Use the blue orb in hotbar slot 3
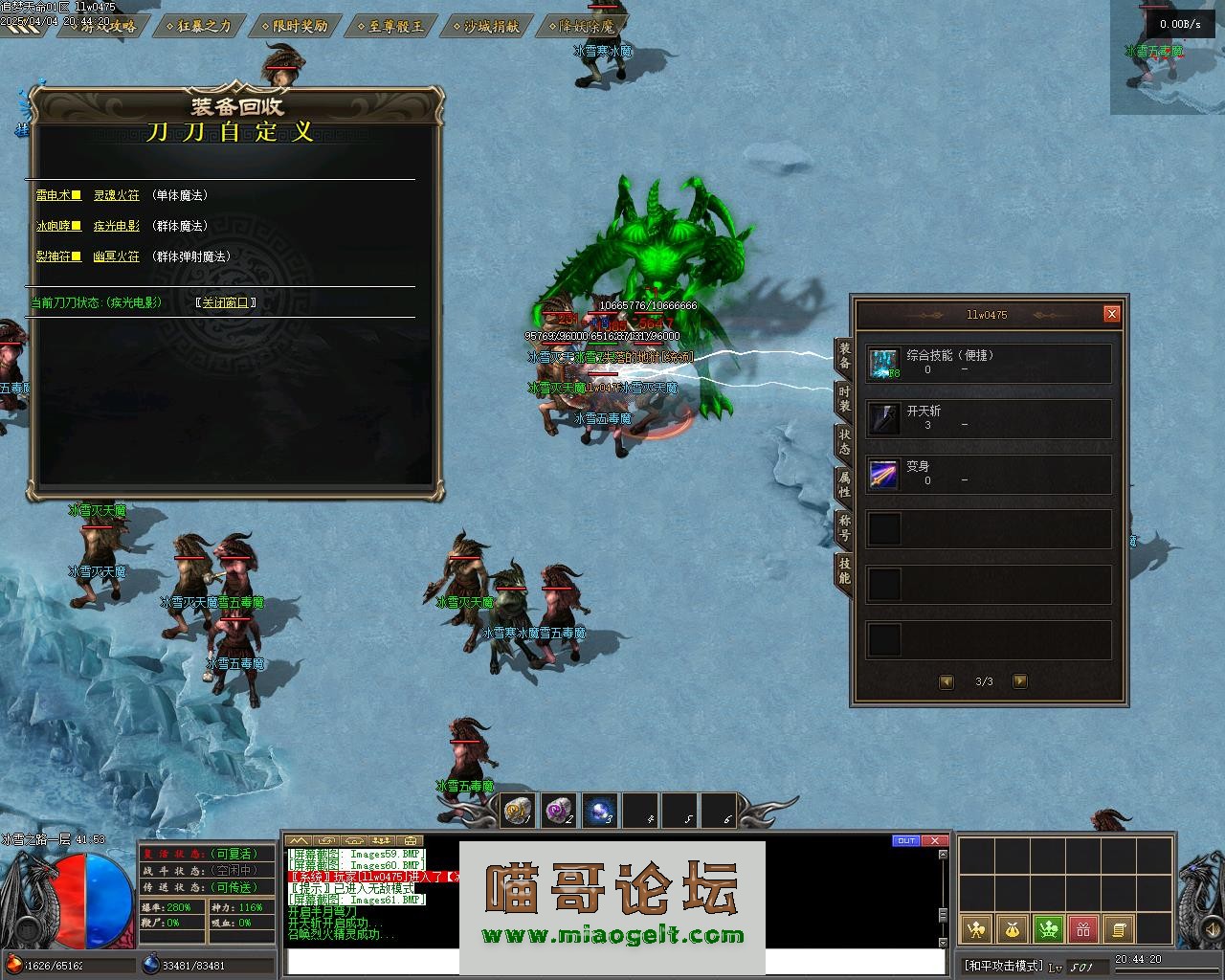1225x980 pixels. pos(600,812)
